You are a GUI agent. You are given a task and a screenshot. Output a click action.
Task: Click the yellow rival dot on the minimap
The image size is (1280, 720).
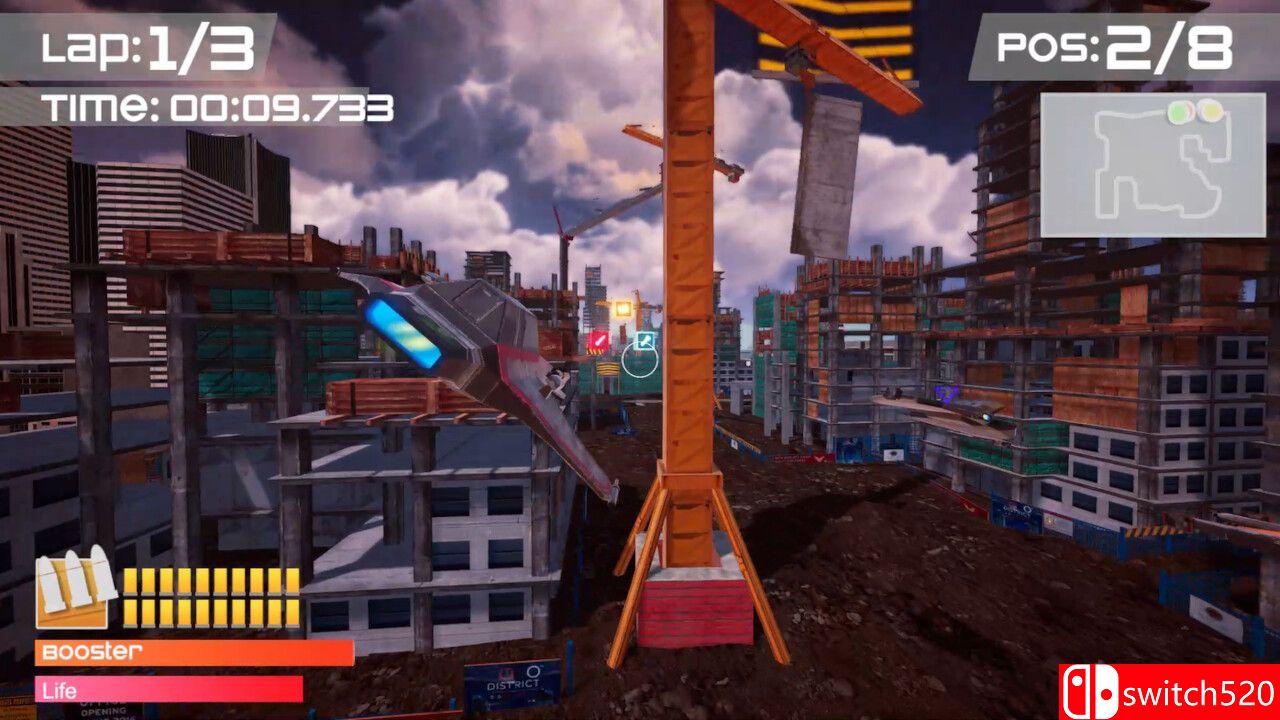pyautogui.click(x=1211, y=111)
